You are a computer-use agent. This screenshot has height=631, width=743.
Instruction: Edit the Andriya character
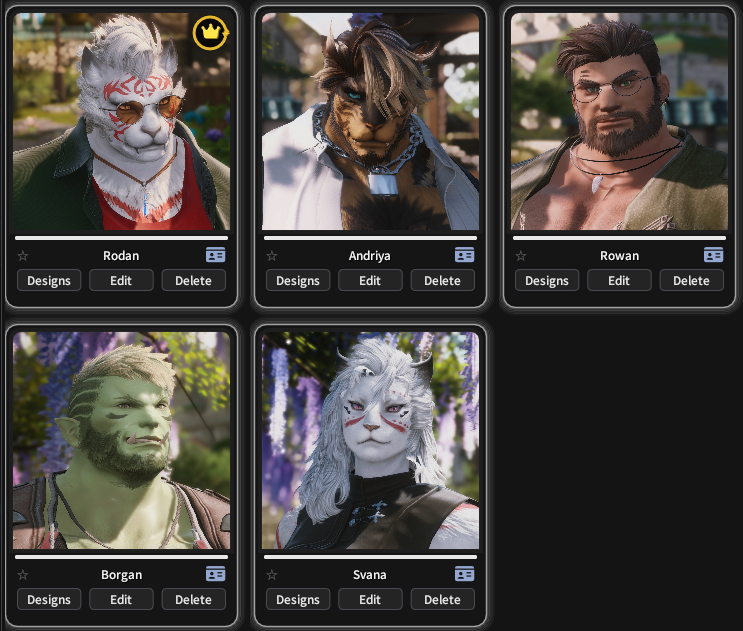pos(370,281)
